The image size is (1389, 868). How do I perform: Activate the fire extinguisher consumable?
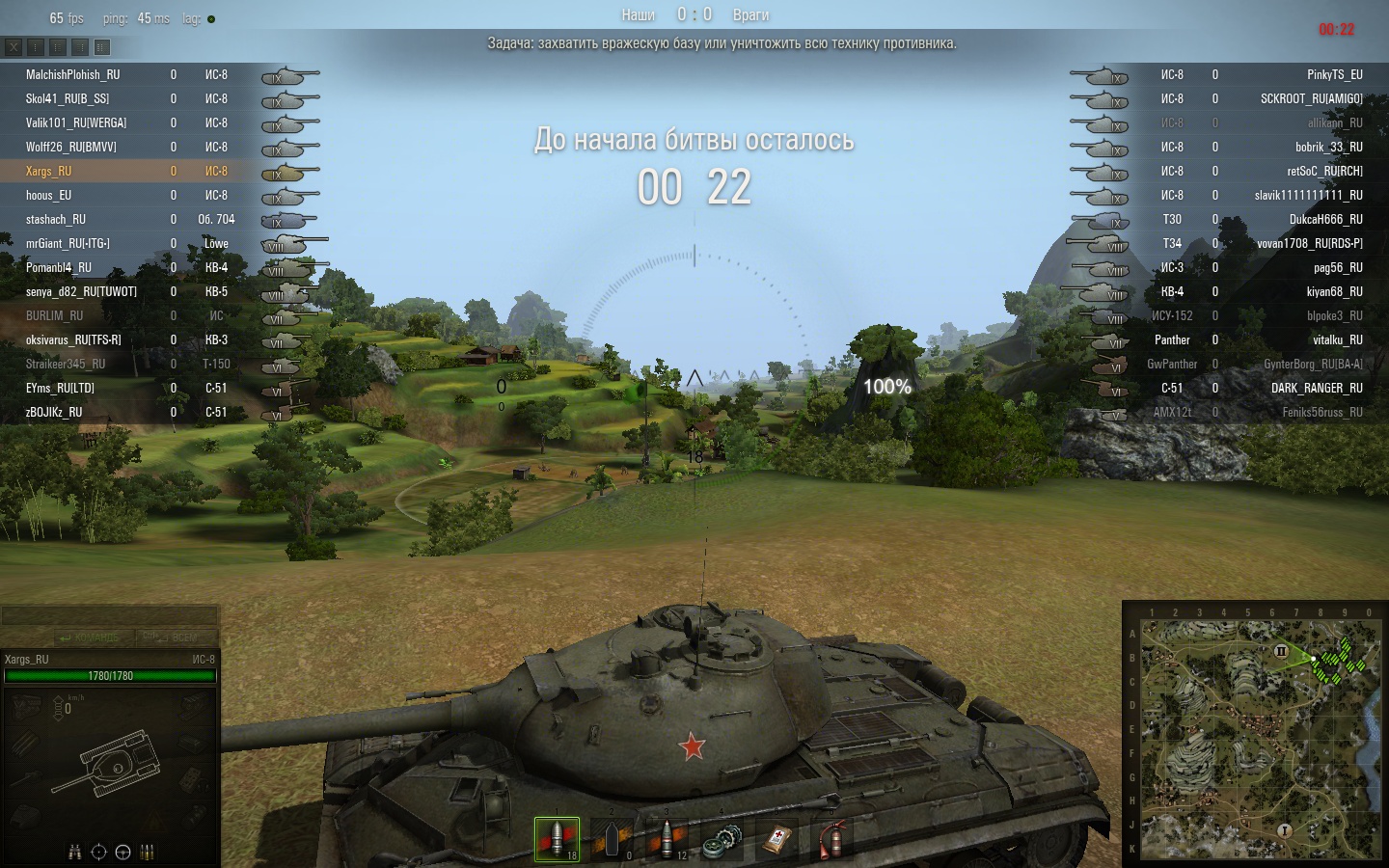pyautogui.click(x=831, y=840)
